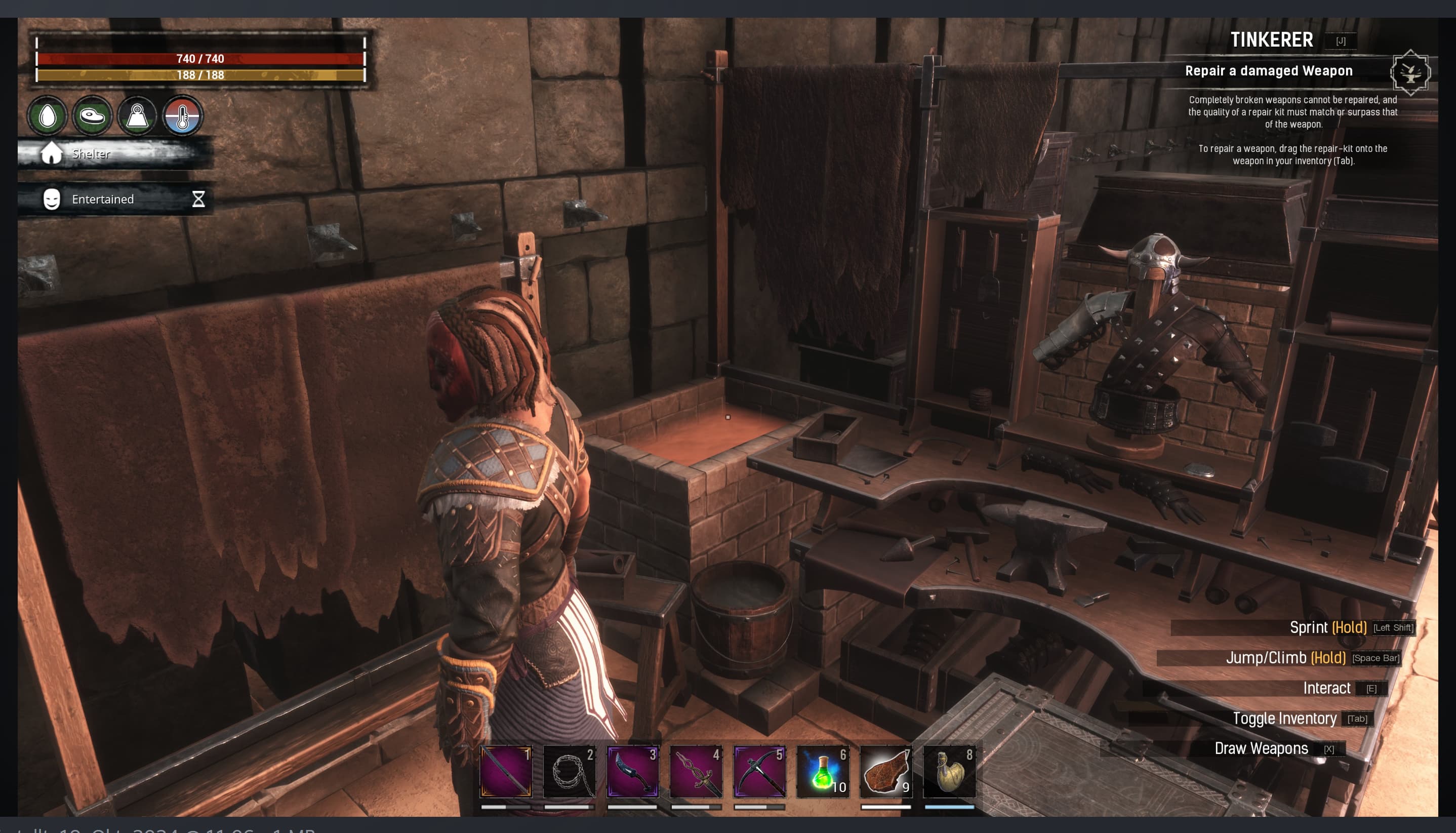Viewport: 1456px width, 833px height.
Task: Click the temperature thermometer icon
Action: coord(182,115)
